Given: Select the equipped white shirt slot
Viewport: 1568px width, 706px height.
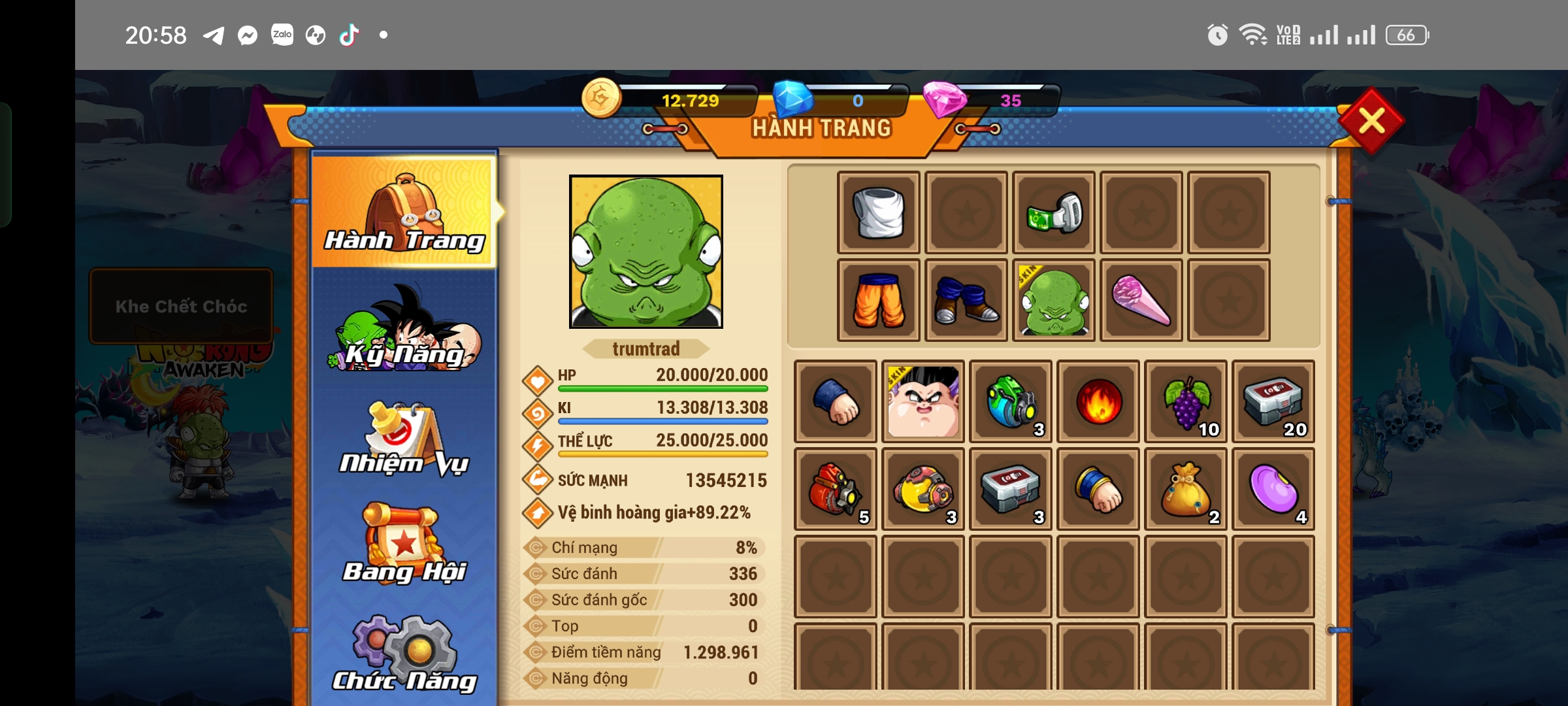Looking at the screenshot, I should [879, 212].
